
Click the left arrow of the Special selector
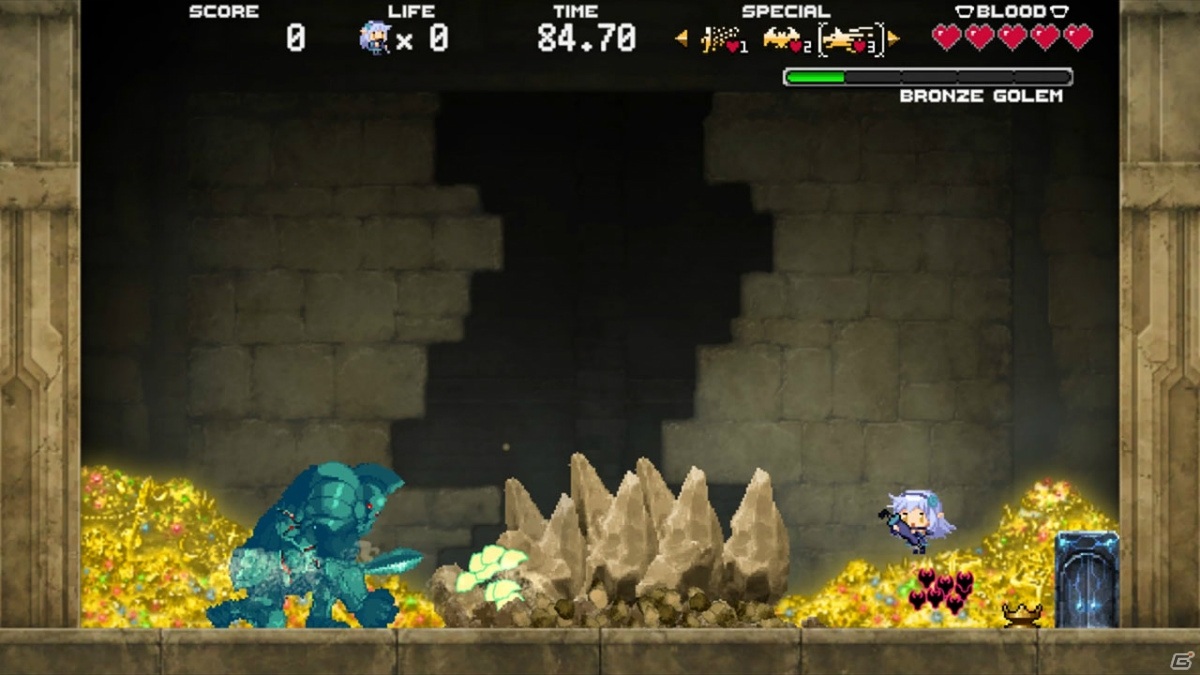click(682, 39)
